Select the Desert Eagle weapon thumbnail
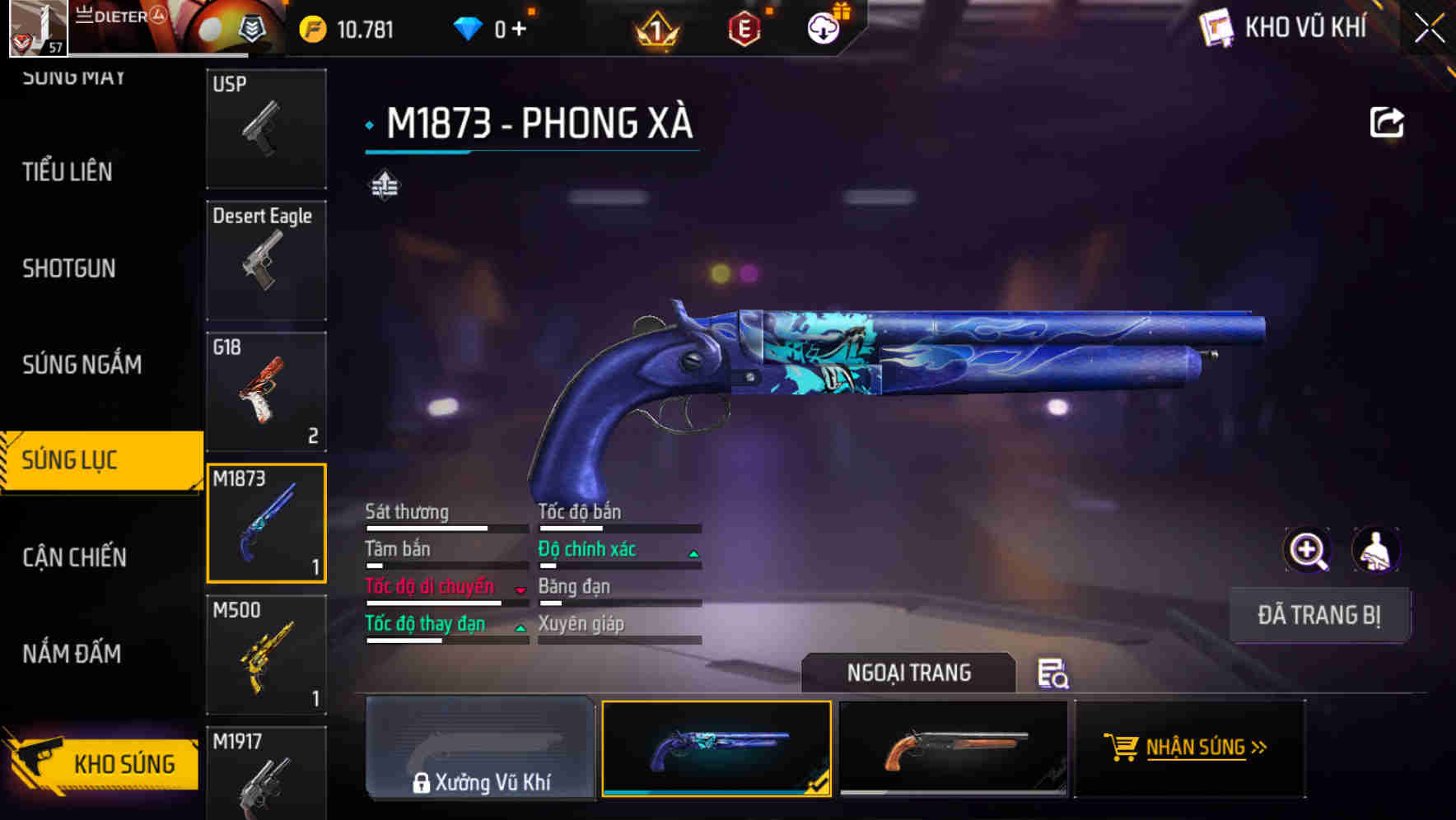This screenshot has width=1456, height=820. coord(265,259)
